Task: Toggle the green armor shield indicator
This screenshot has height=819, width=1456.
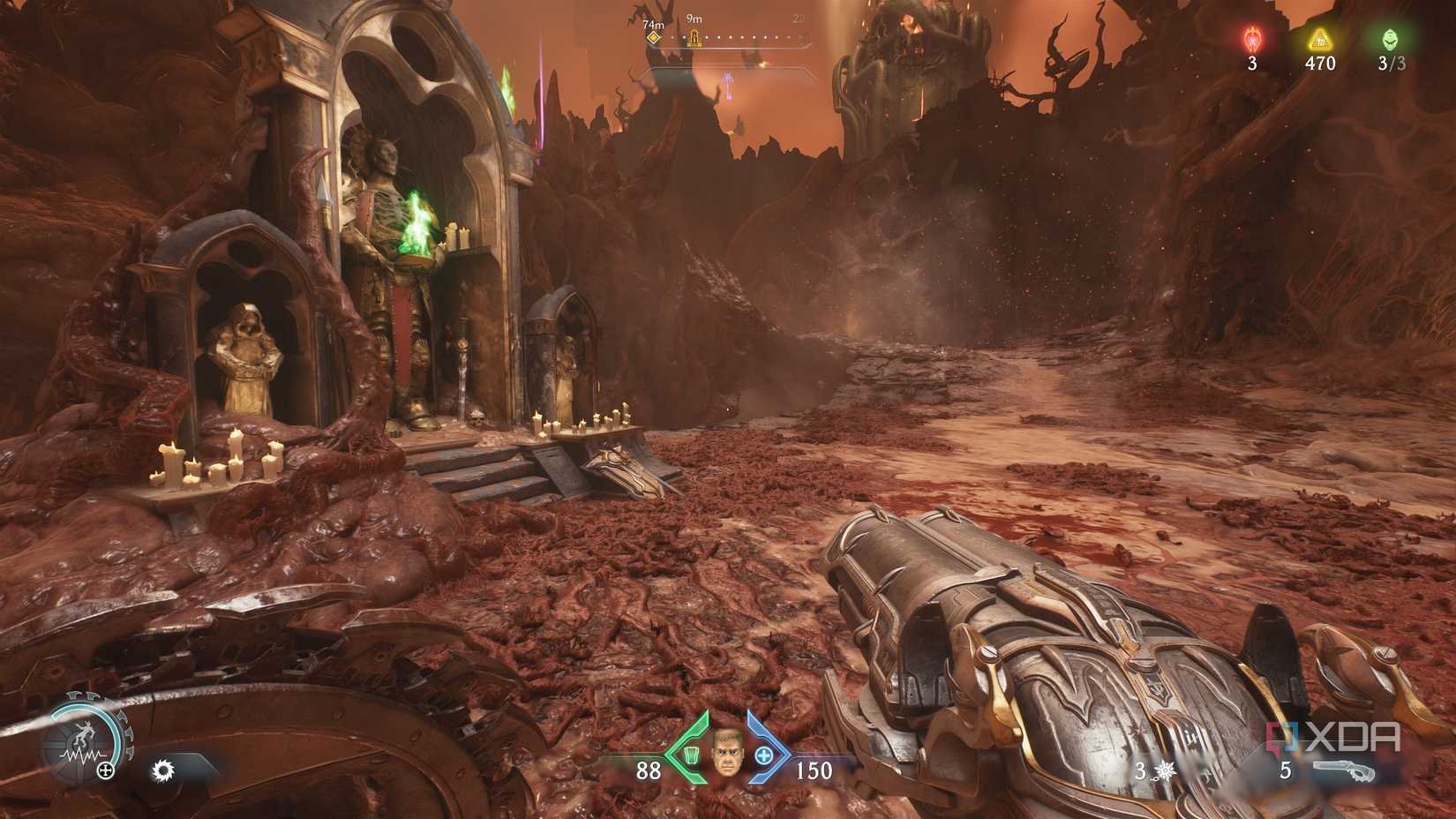Action: tap(692, 756)
